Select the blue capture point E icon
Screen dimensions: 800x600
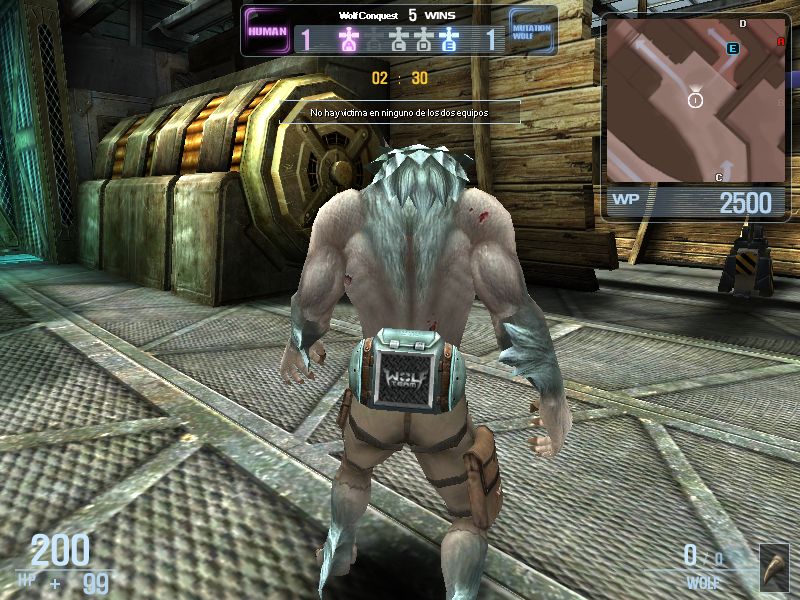click(x=449, y=40)
